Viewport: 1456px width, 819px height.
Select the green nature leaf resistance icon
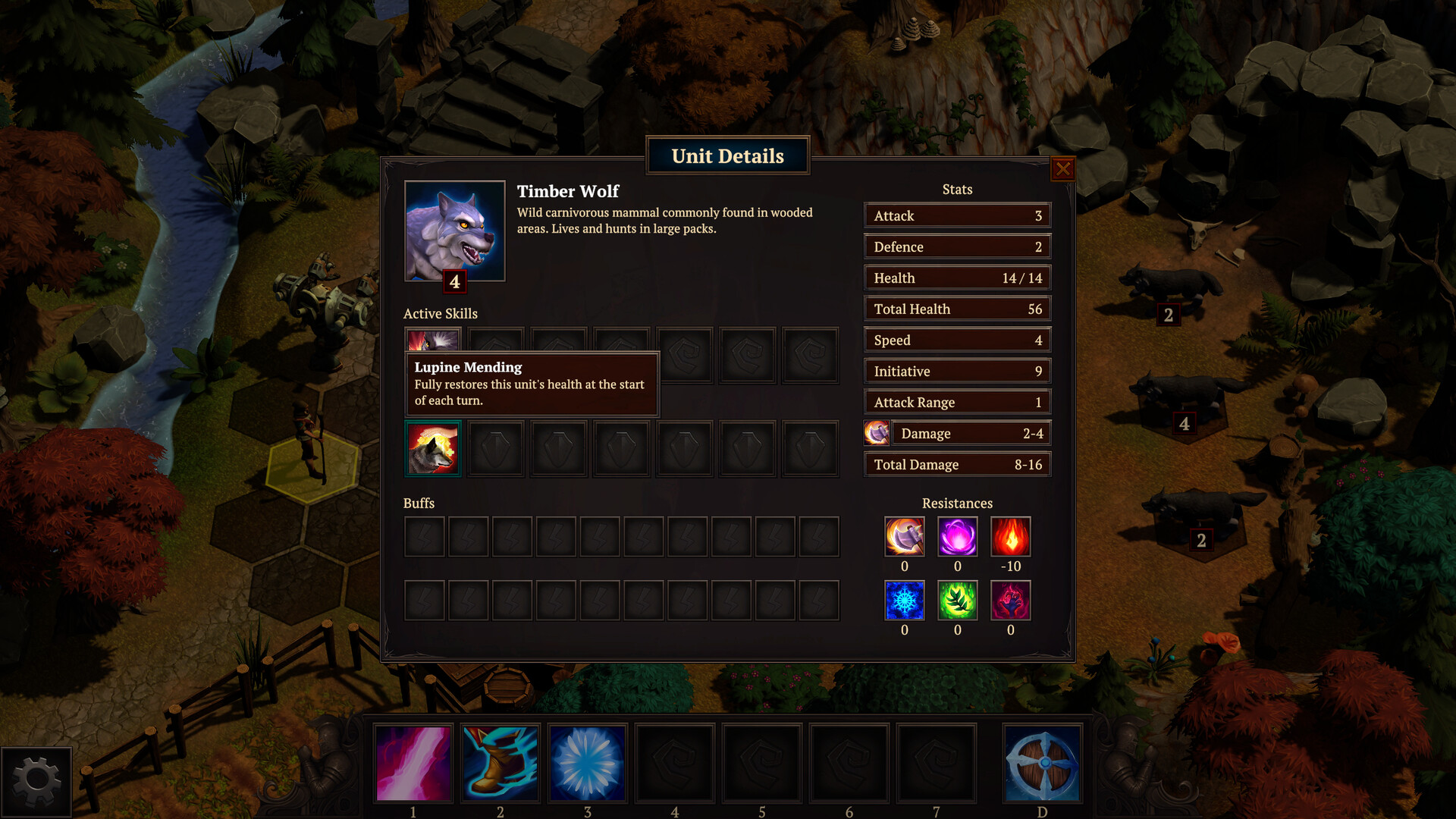[957, 600]
